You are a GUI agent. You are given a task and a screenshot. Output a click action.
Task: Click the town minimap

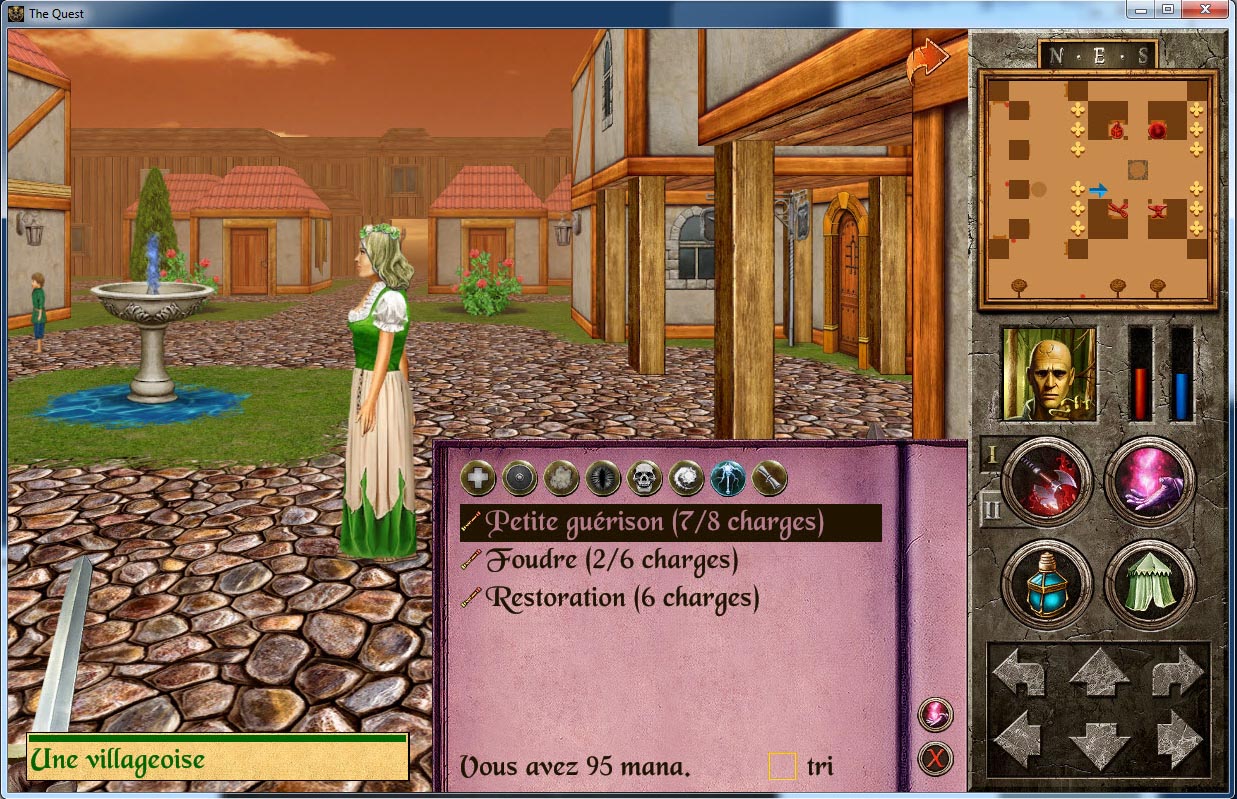[x=1097, y=189]
